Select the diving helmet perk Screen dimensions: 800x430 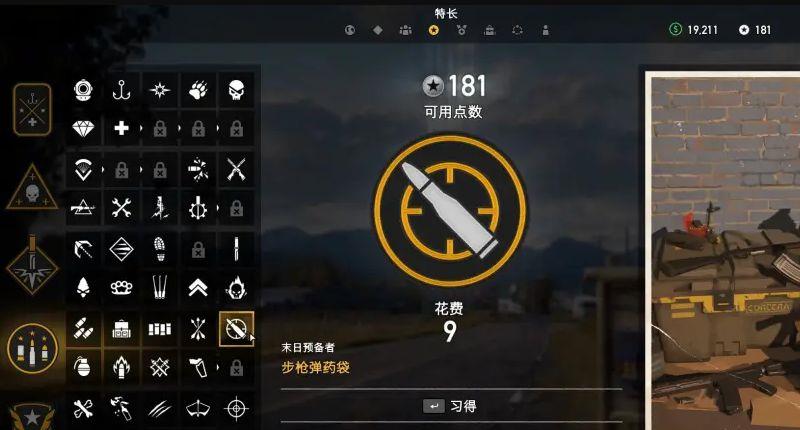click(83, 90)
